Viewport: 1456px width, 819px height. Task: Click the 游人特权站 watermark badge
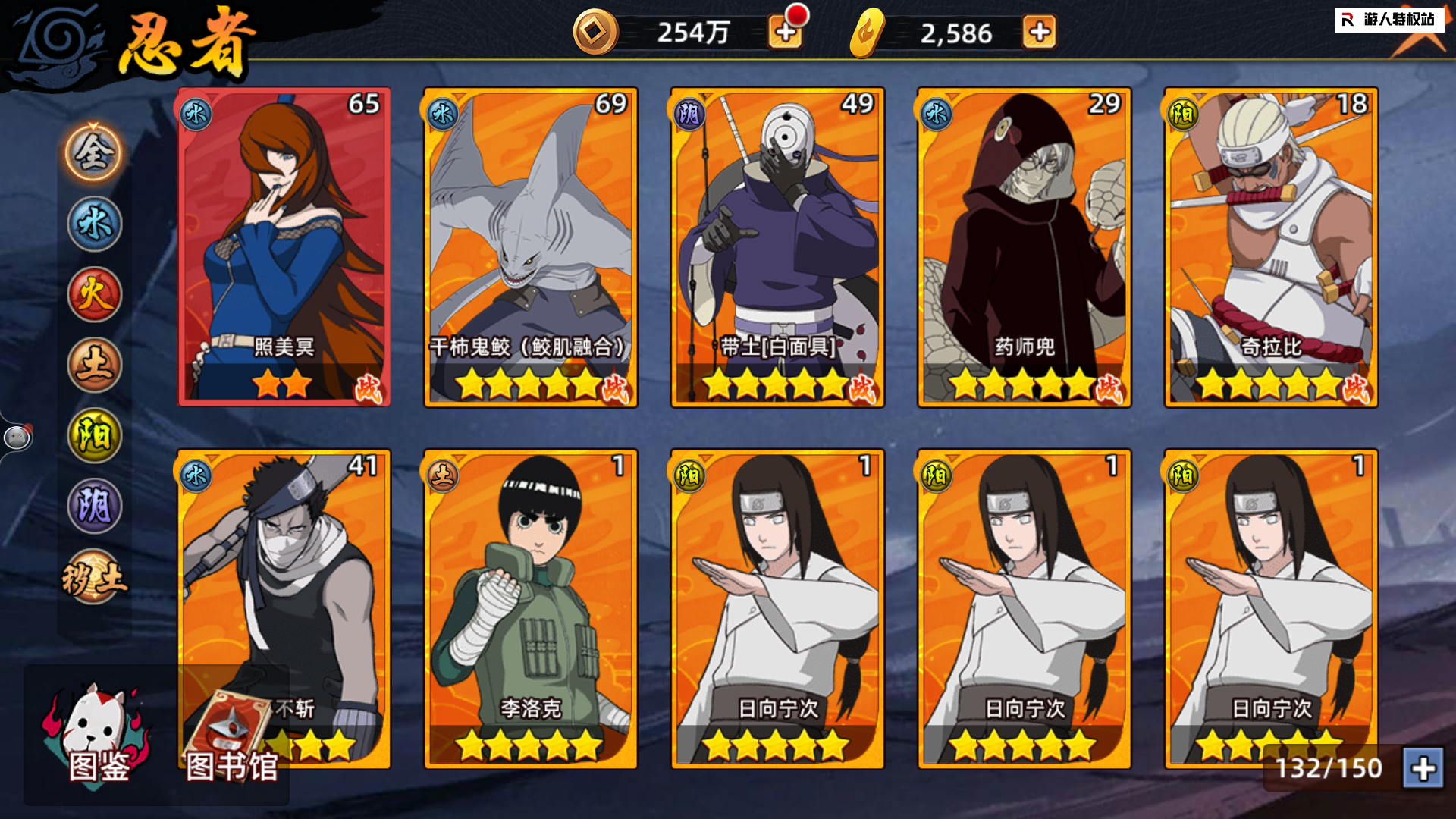coord(1389,20)
